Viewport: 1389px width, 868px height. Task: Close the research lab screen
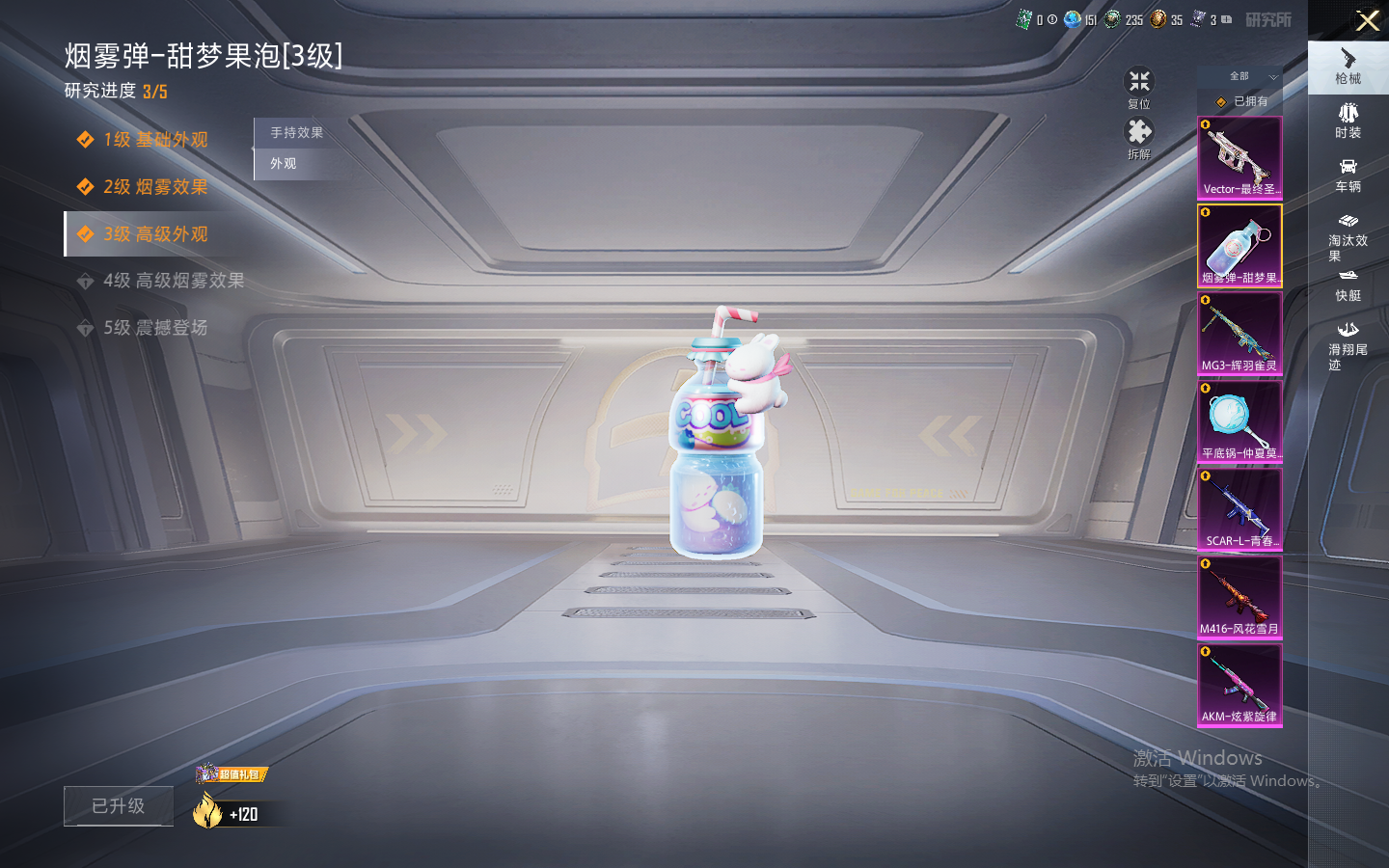pyautogui.click(x=1367, y=20)
